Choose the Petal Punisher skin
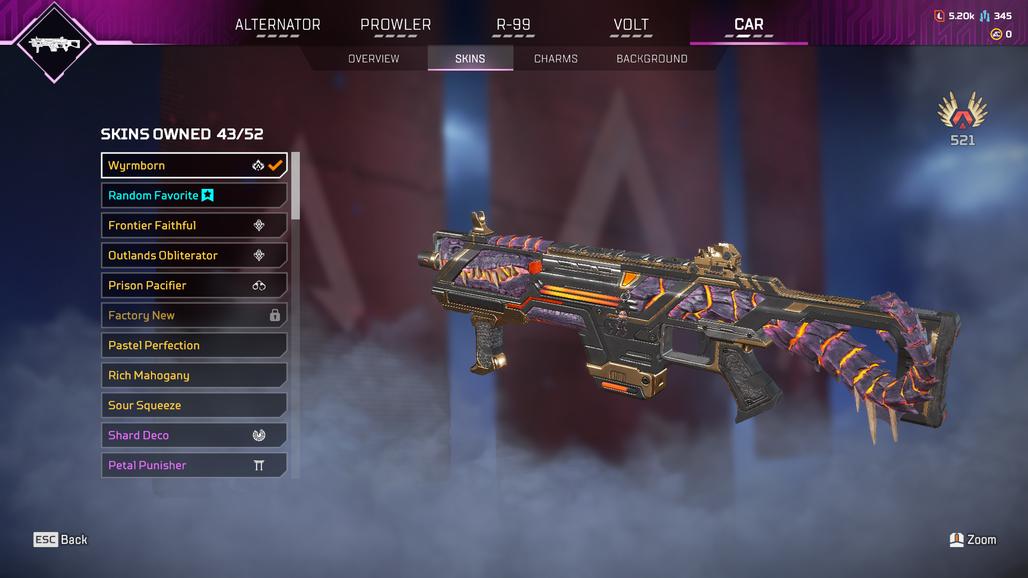This screenshot has width=1028, height=578. click(x=194, y=465)
